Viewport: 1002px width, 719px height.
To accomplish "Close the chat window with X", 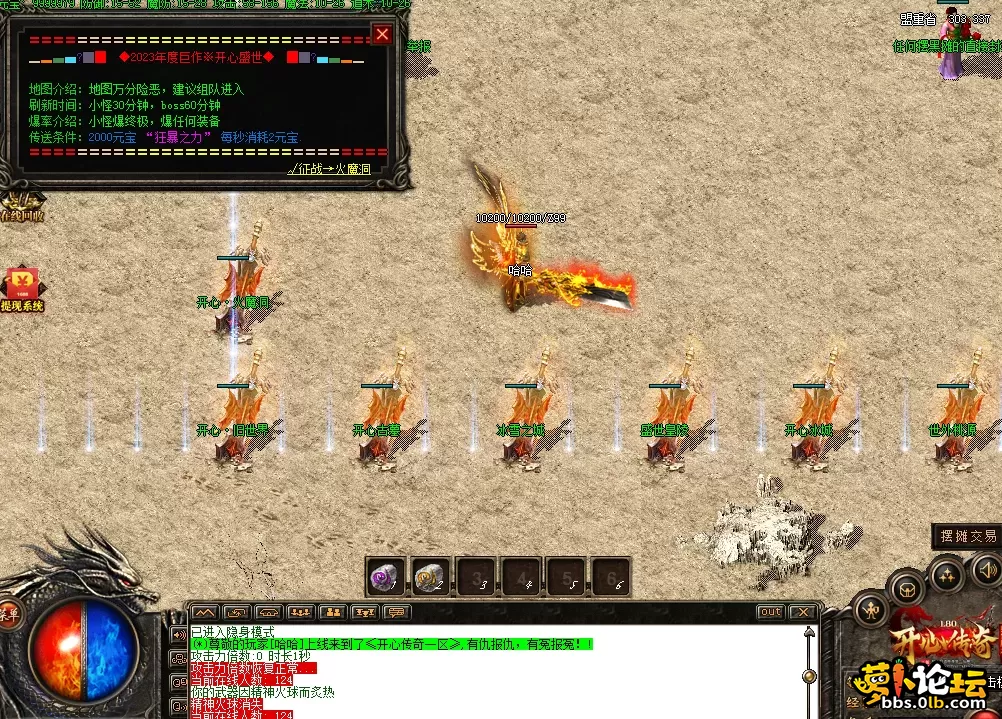I will pos(802,612).
